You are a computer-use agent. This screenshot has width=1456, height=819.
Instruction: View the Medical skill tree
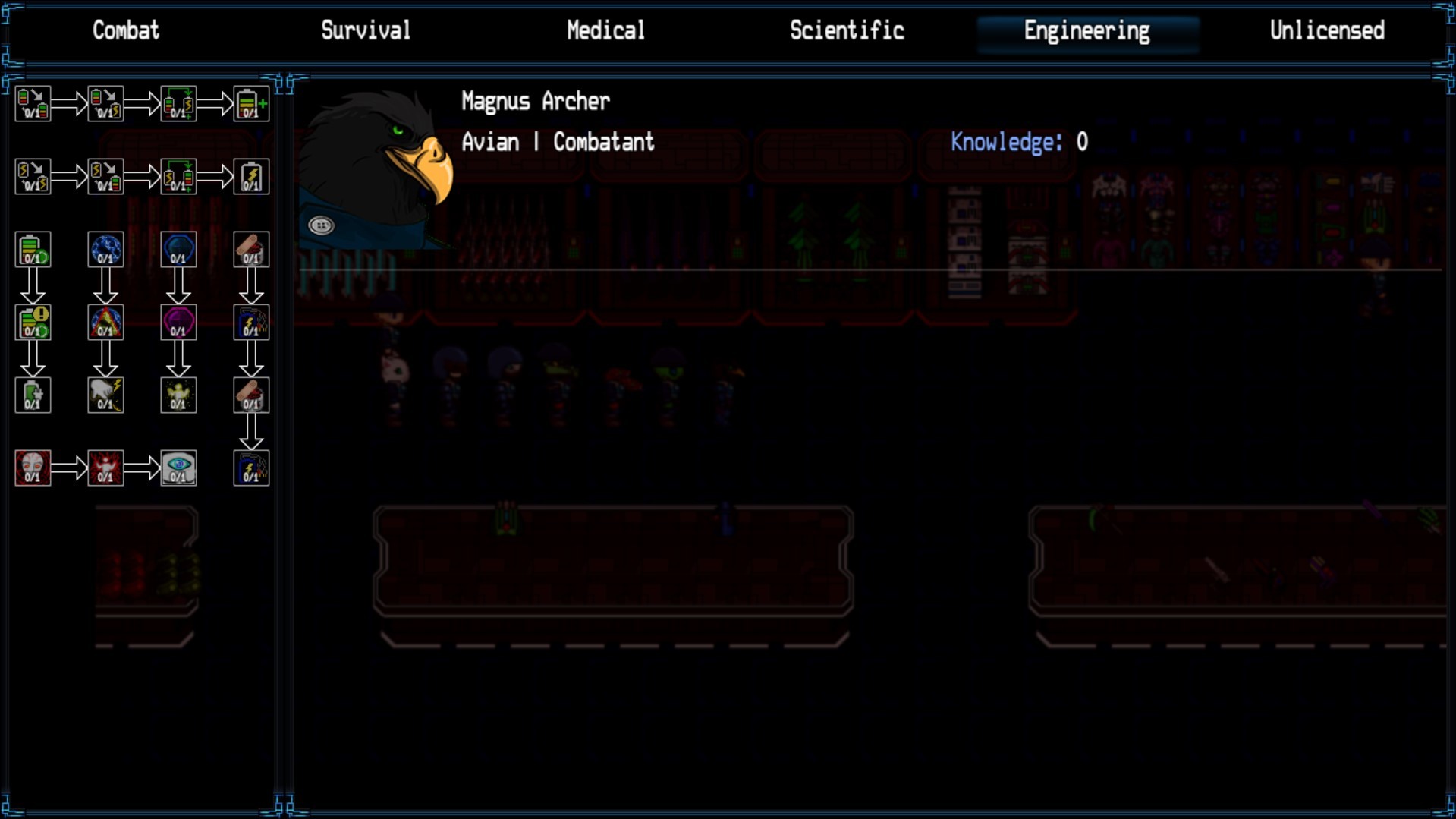(x=605, y=31)
